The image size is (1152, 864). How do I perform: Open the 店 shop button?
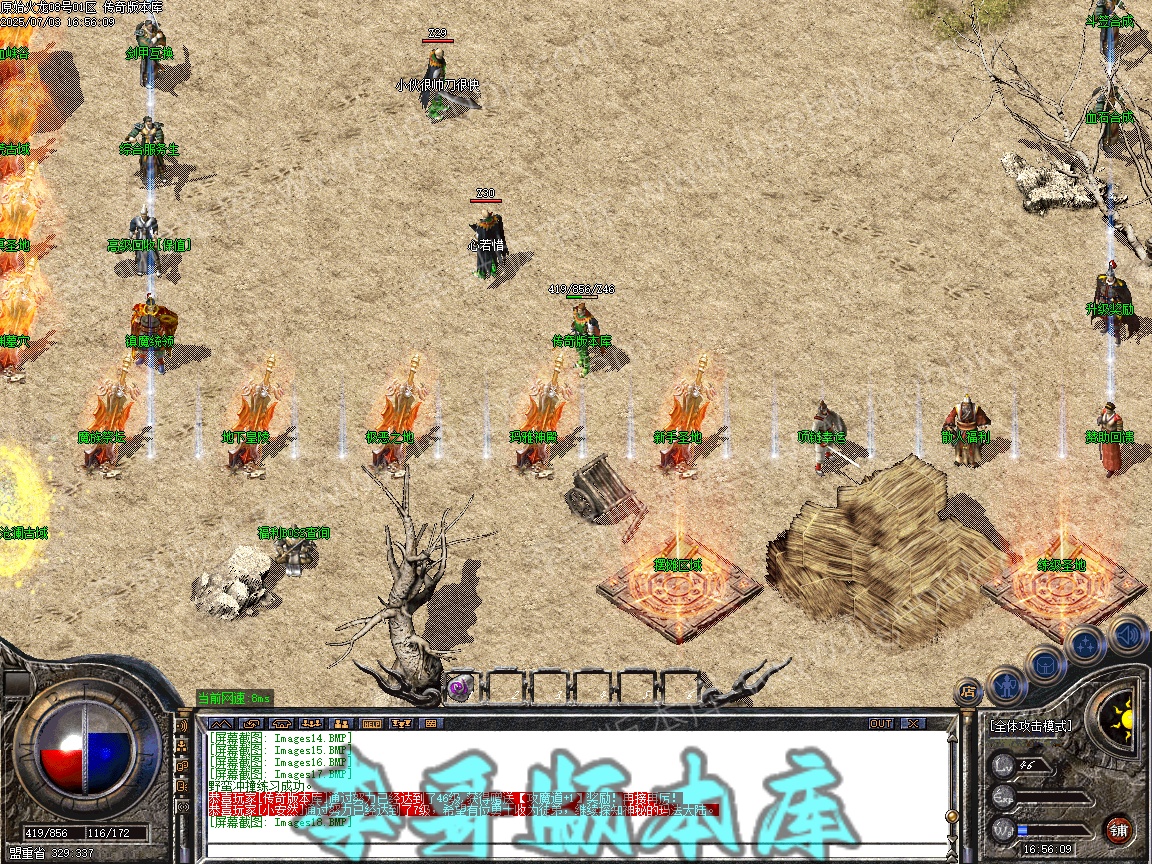pos(968,690)
